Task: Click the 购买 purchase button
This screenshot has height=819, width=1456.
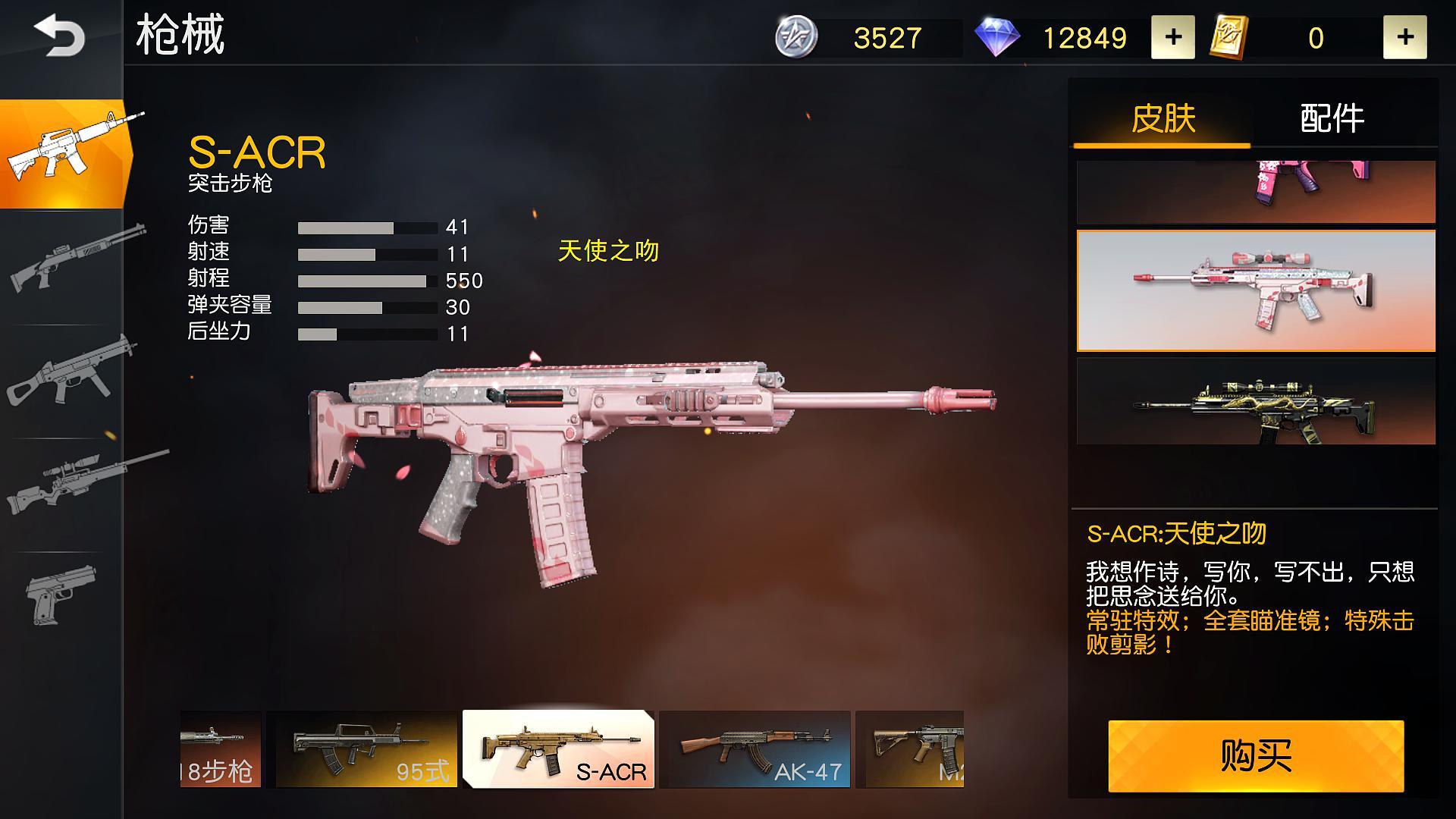Action: click(x=1254, y=755)
